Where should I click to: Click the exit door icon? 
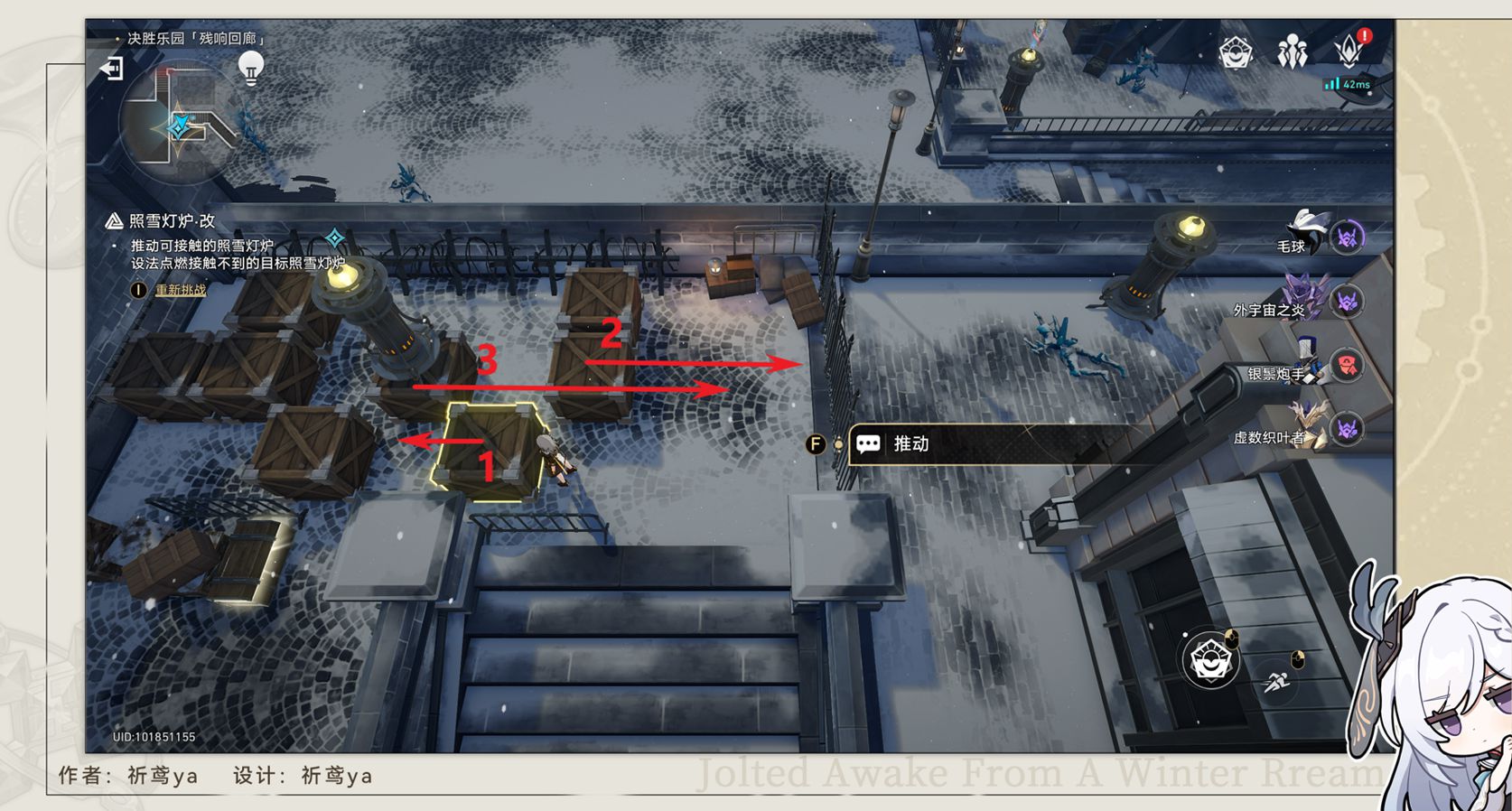(x=111, y=69)
